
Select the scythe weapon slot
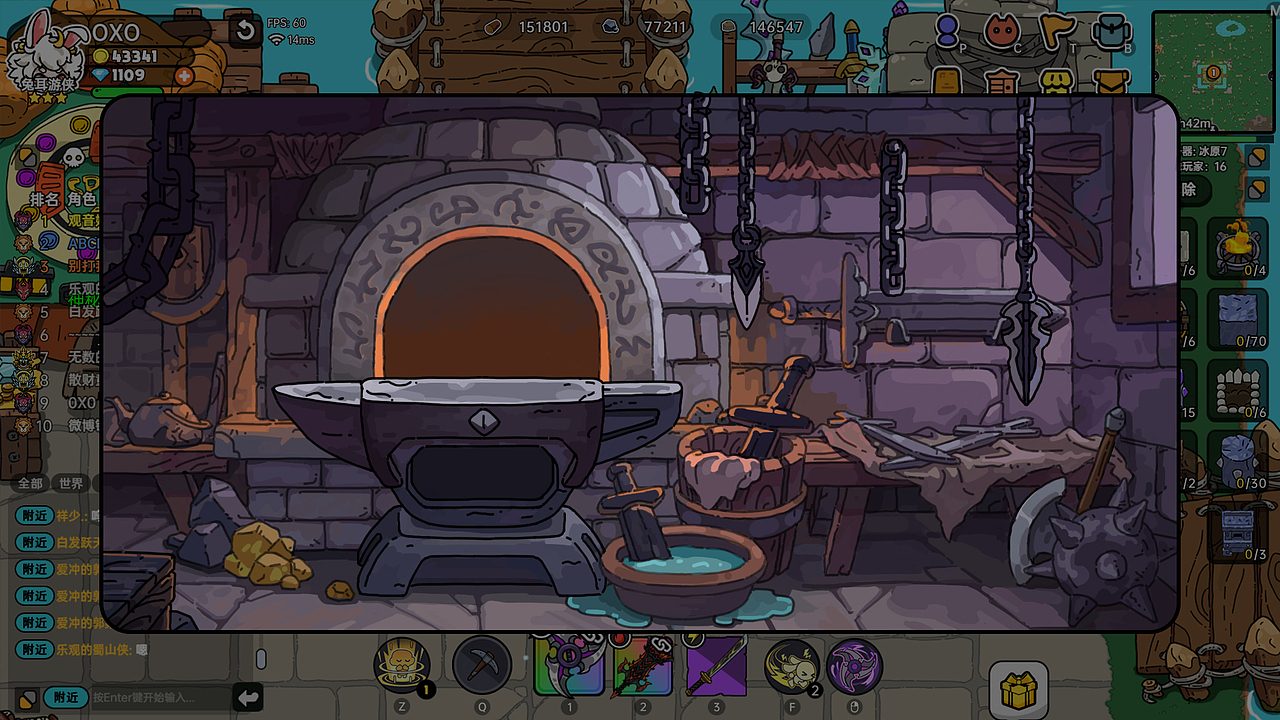569,666
